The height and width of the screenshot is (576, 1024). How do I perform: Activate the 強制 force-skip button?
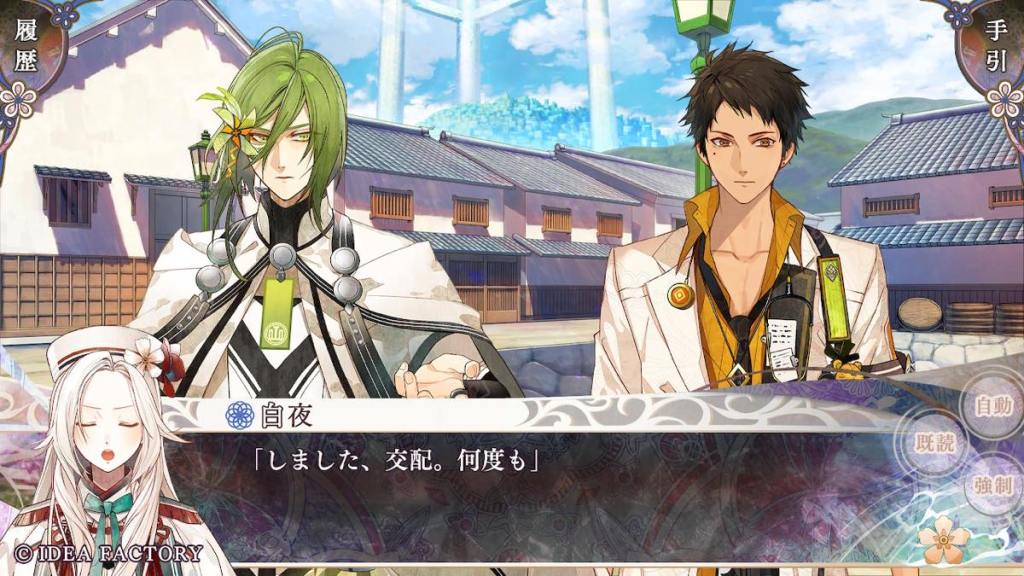(x=994, y=486)
